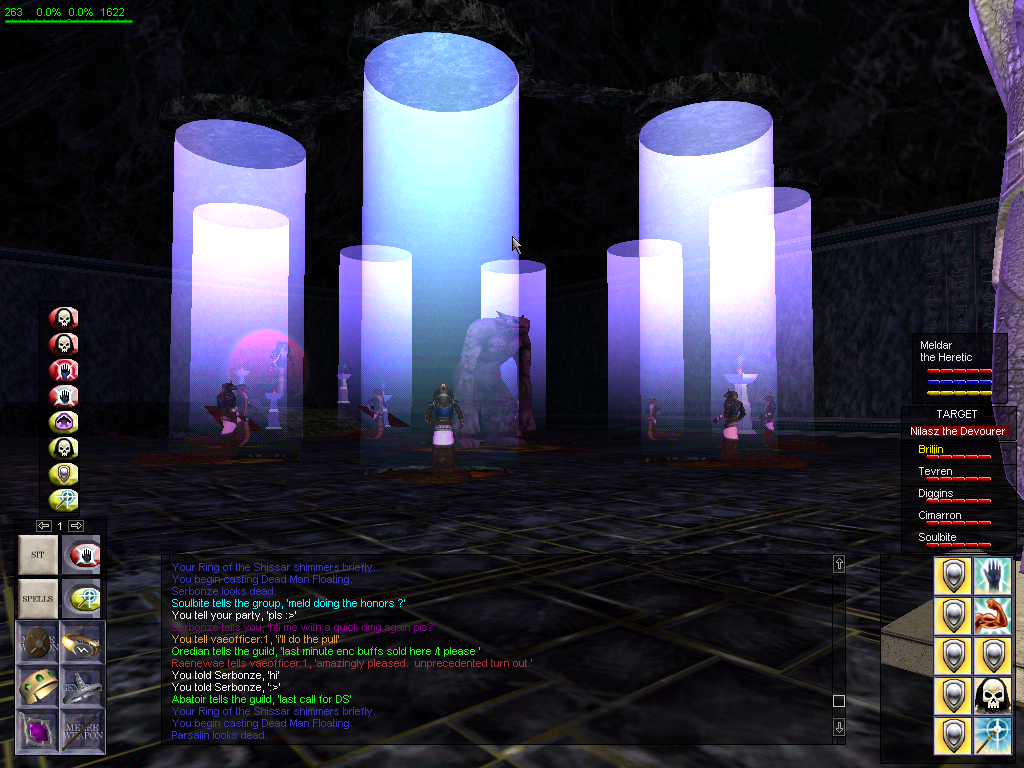Click the SIT button
Screen dimensions: 1024x768
[38, 554]
